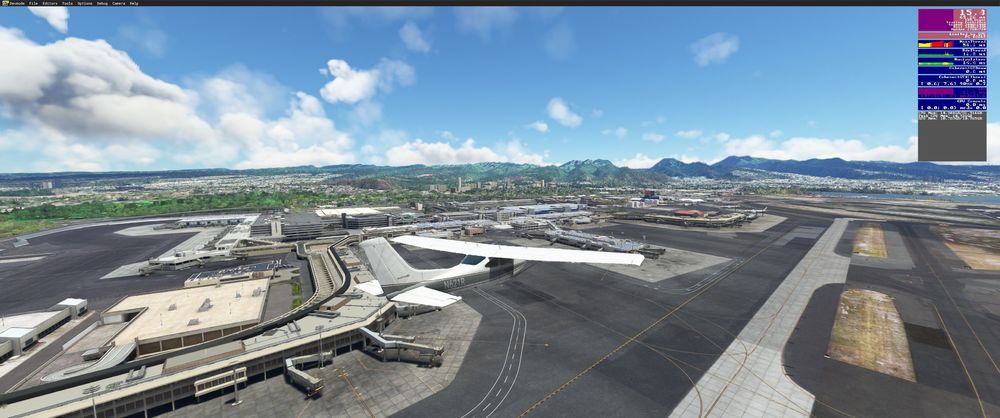
Task: Open the Editors menu
Action: [49, 4]
